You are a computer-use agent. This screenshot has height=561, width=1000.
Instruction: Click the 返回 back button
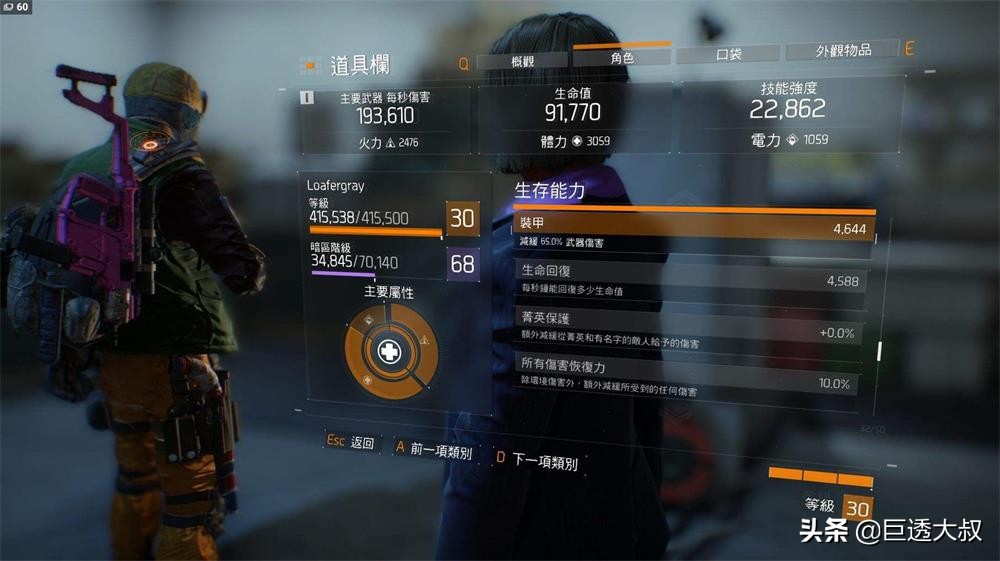pyautogui.click(x=351, y=442)
